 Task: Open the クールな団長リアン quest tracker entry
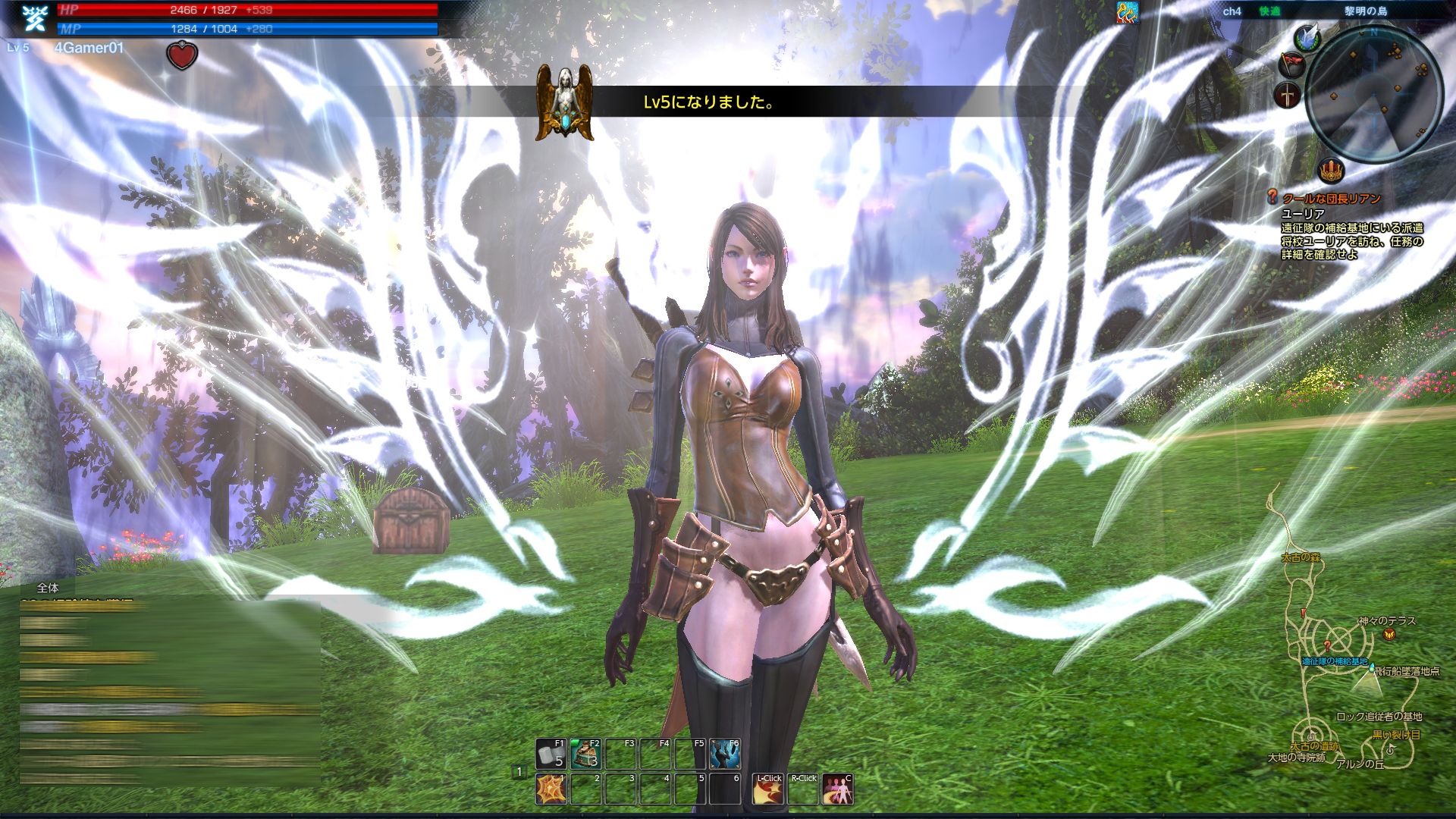click(1331, 199)
